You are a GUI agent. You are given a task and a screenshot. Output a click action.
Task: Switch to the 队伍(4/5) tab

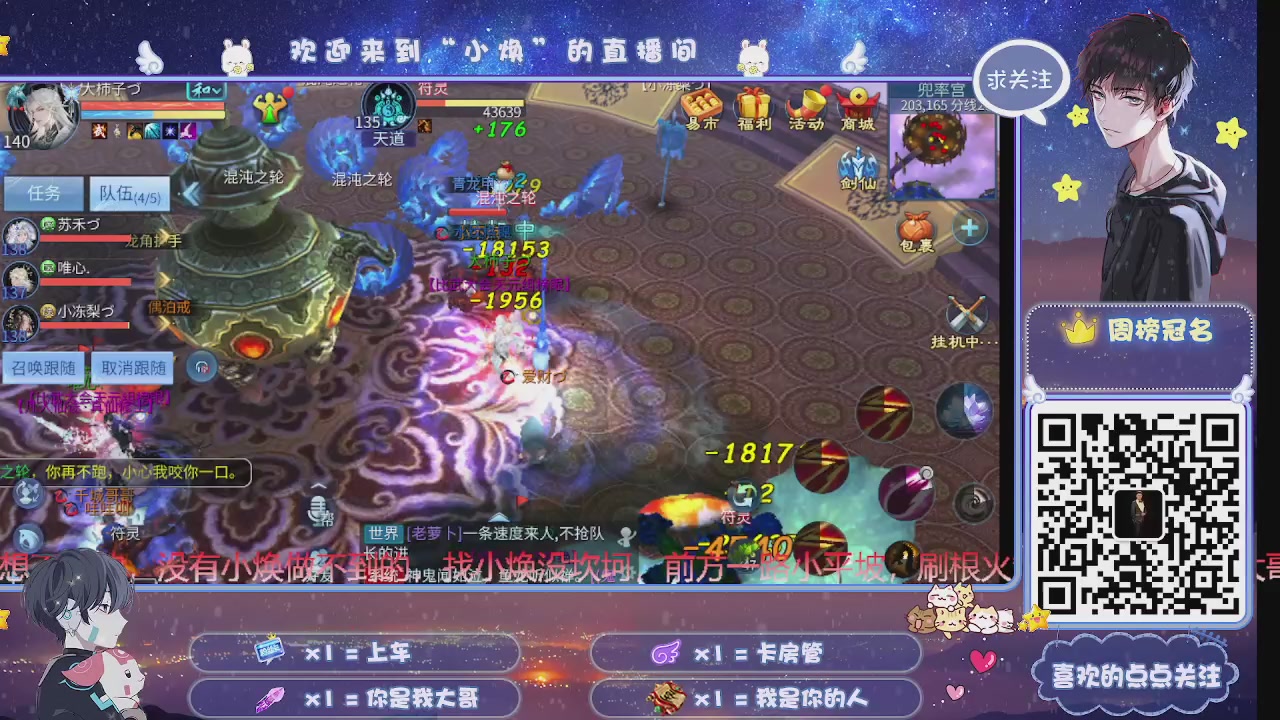[128, 194]
